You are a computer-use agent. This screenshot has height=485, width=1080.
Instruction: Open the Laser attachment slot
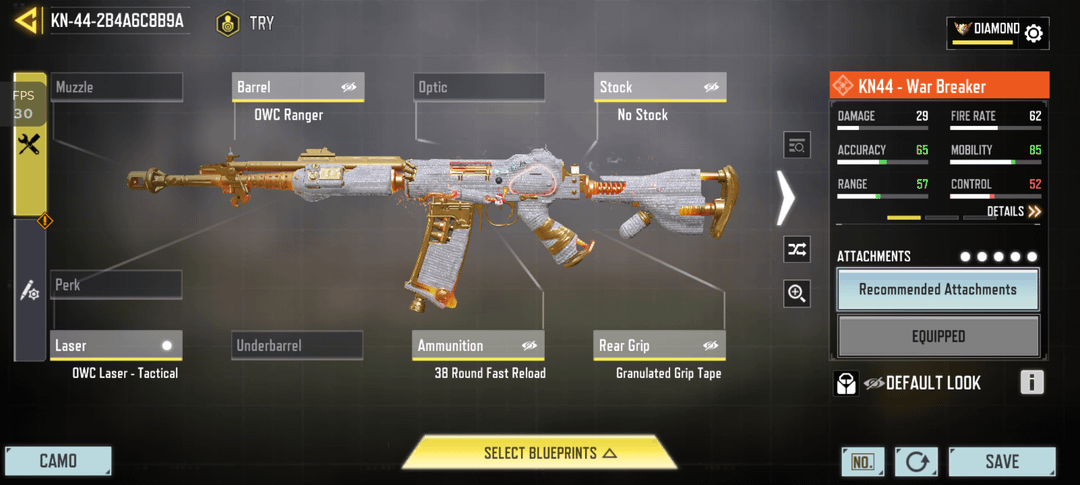pyautogui.click(x=117, y=346)
